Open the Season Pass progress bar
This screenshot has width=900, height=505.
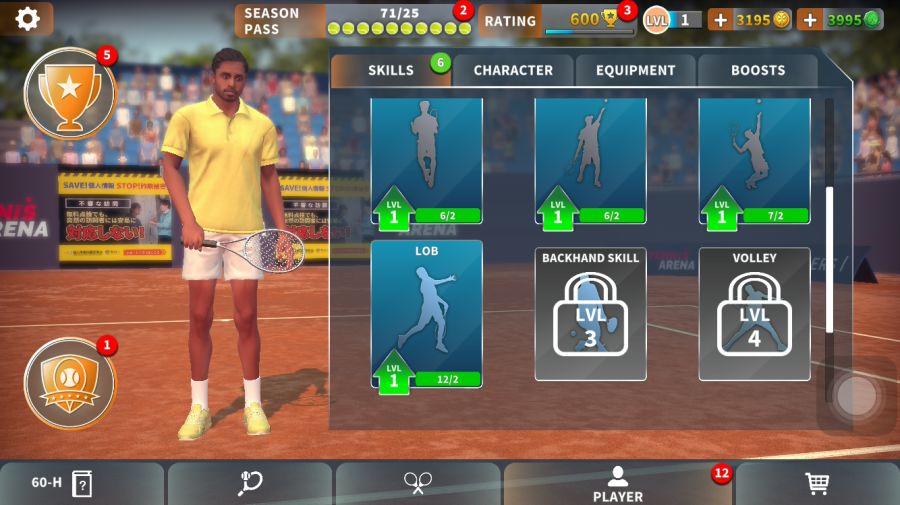(352, 20)
